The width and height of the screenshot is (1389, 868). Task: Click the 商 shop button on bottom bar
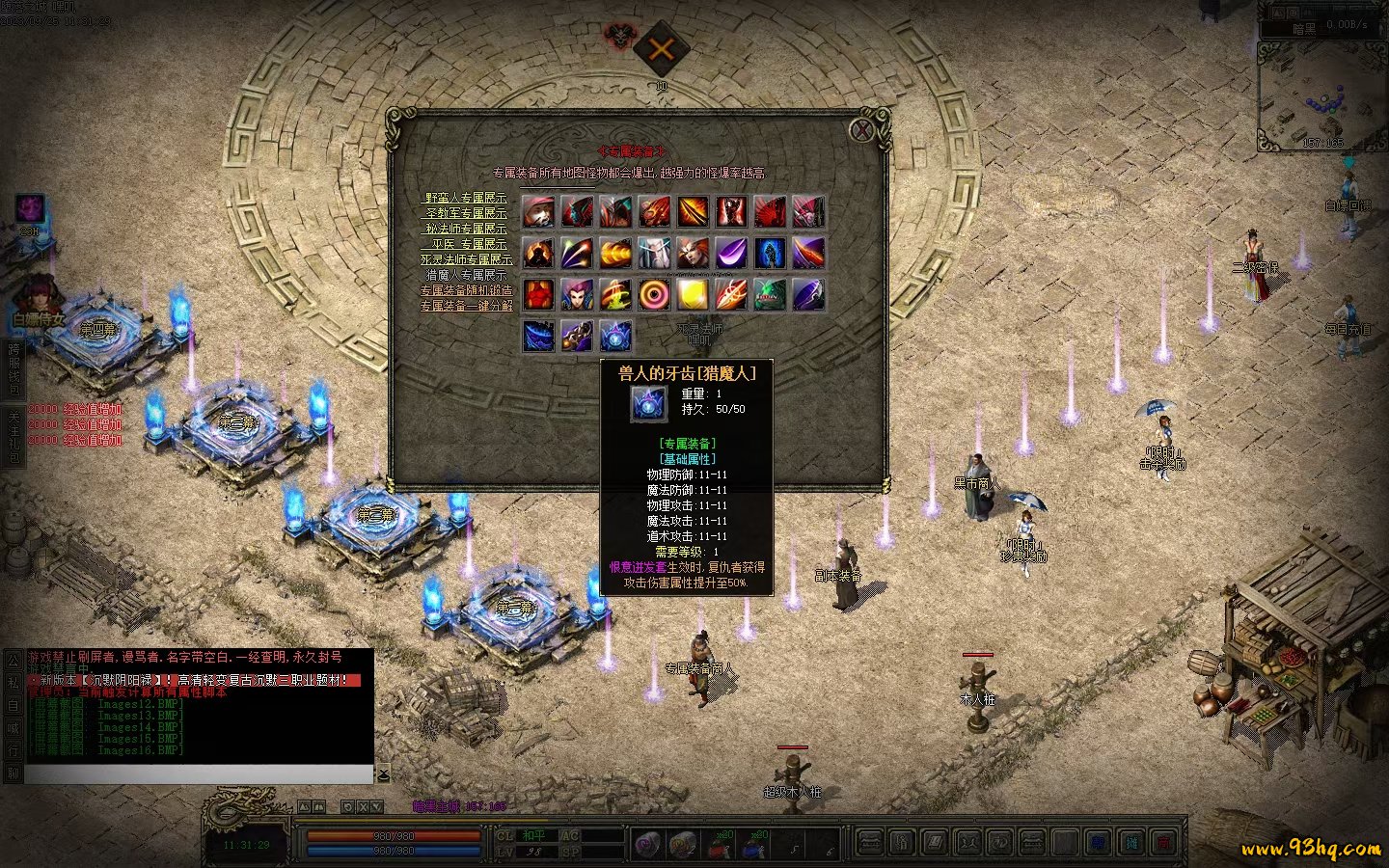(x=1163, y=843)
